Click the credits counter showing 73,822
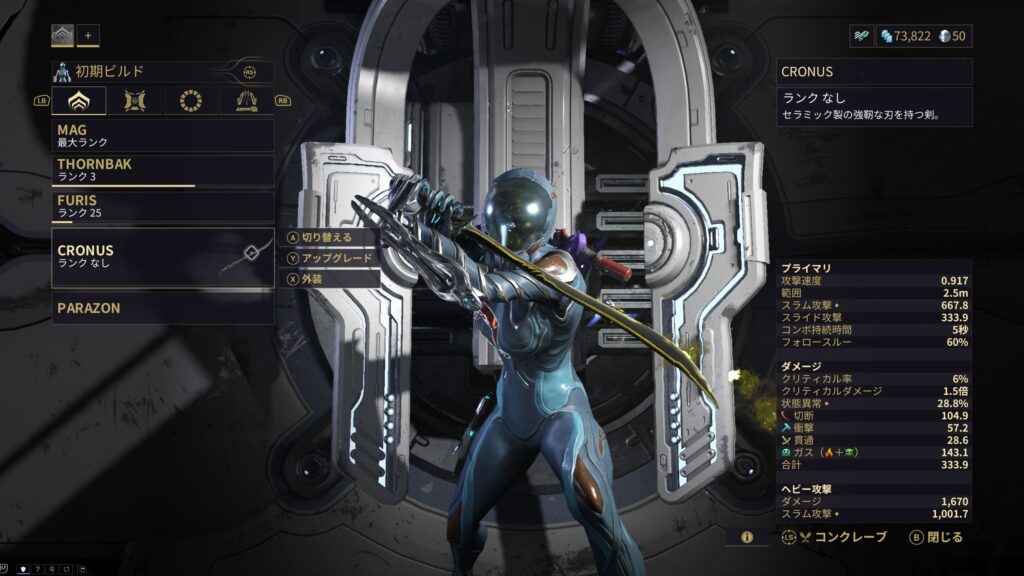The height and width of the screenshot is (576, 1024). pyautogui.click(x=905, y=36)
